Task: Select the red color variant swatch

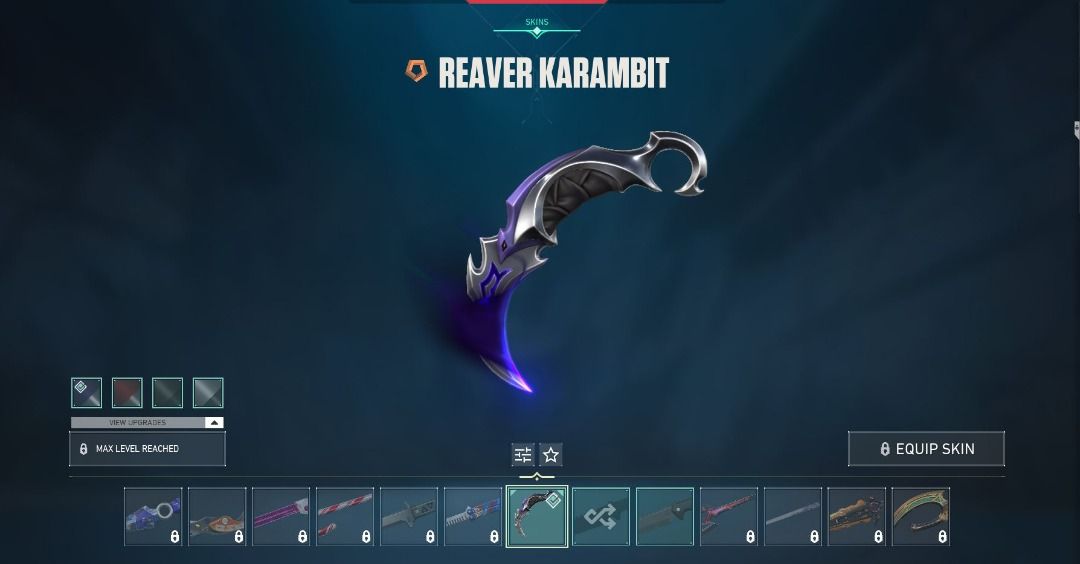Action: coord(127,393)
